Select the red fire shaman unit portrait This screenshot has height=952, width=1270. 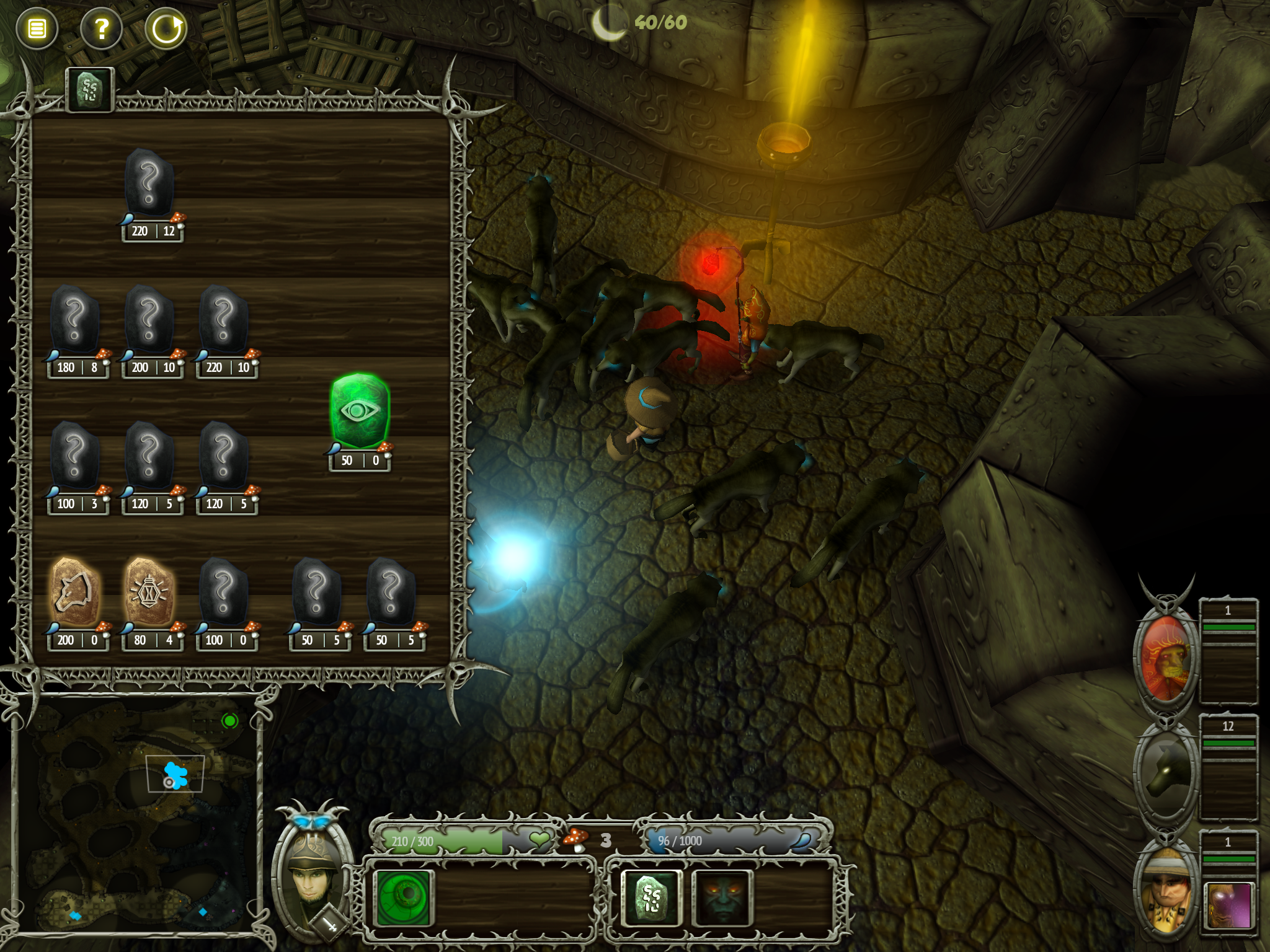coord(1166,658)
